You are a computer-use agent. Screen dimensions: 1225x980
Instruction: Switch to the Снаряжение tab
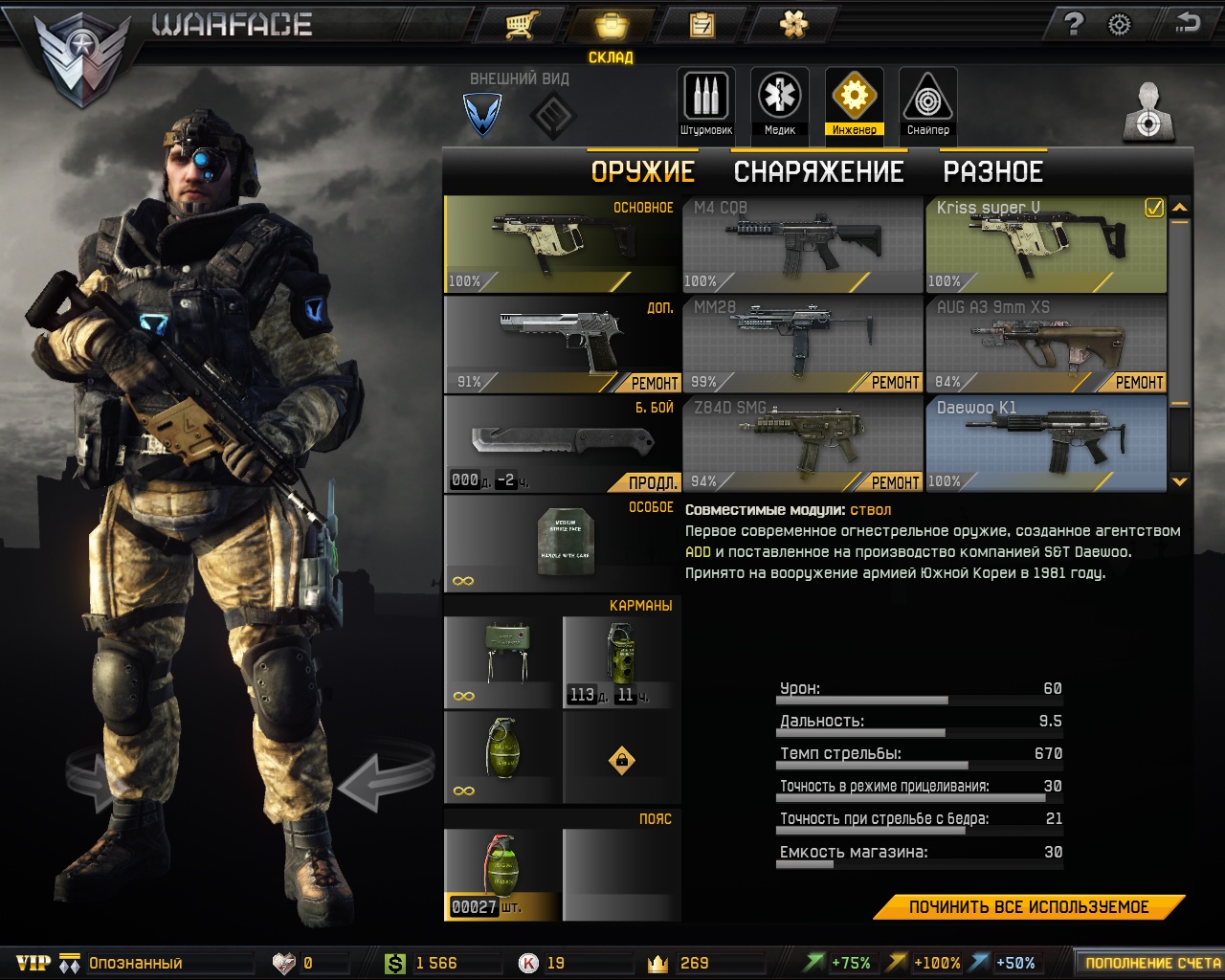[x=818, y=172]
